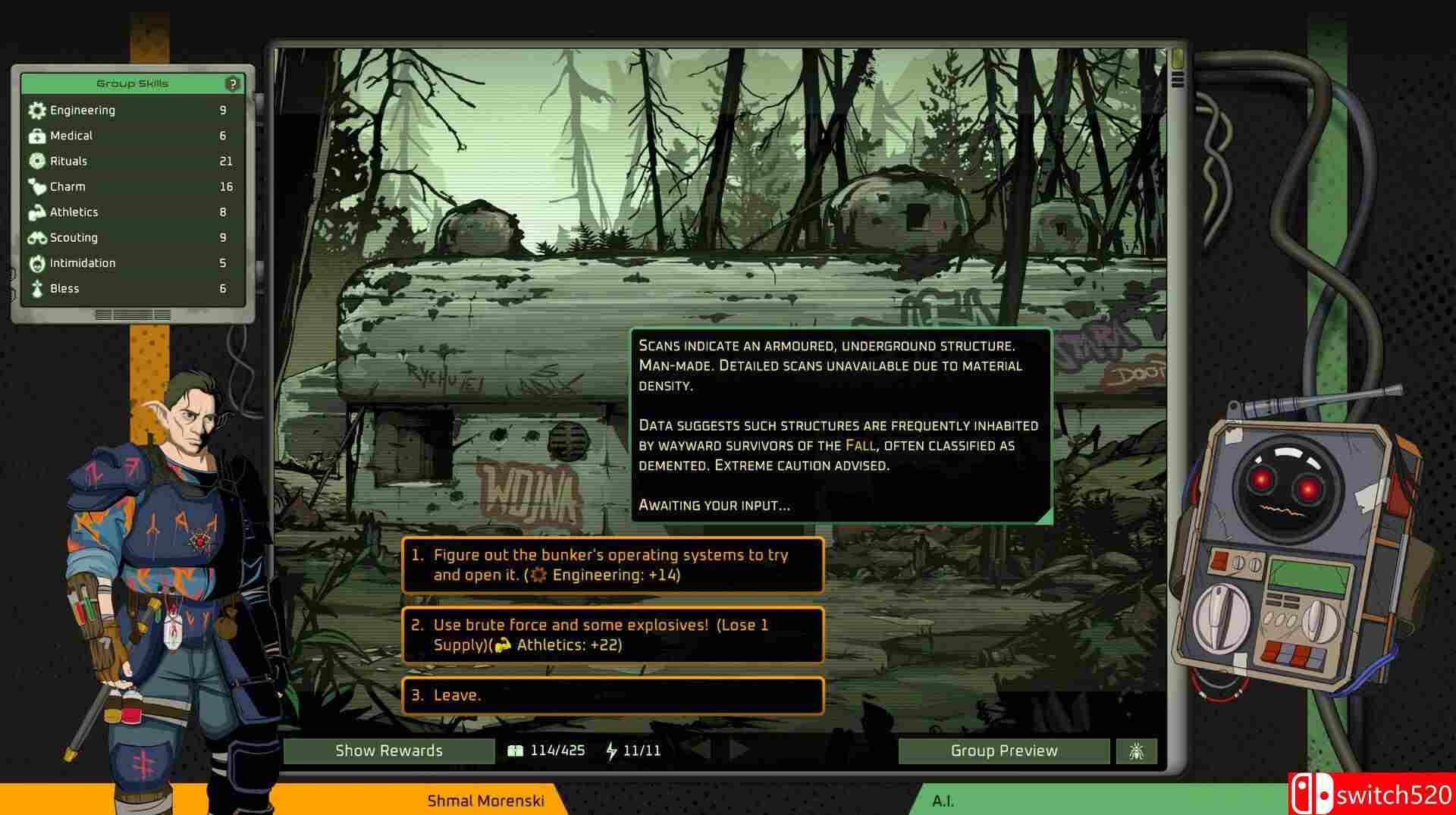Screen dimensions: 1456x815
Task: Go to the previous page arrow
Action: [x=699, y=750]
